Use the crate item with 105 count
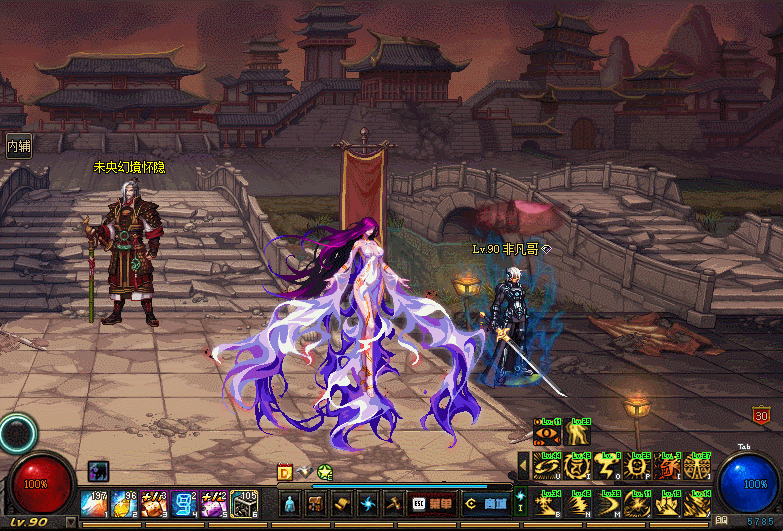This screenshot has height=531, width=783. click(x=244, y=504)
